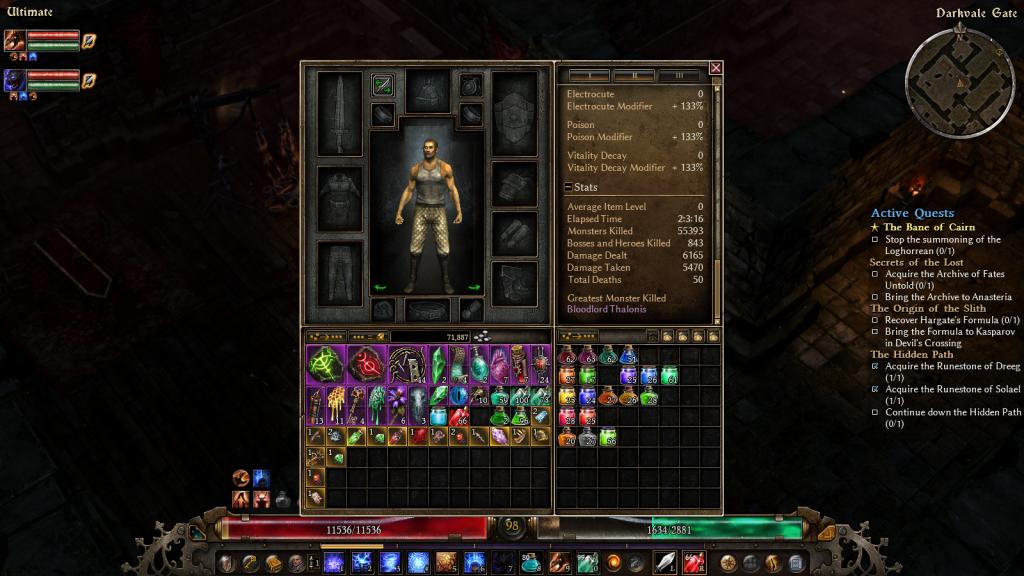1024x576 pixels.
Task: Toggle the weapon swap button
Action: pos(382,85)
